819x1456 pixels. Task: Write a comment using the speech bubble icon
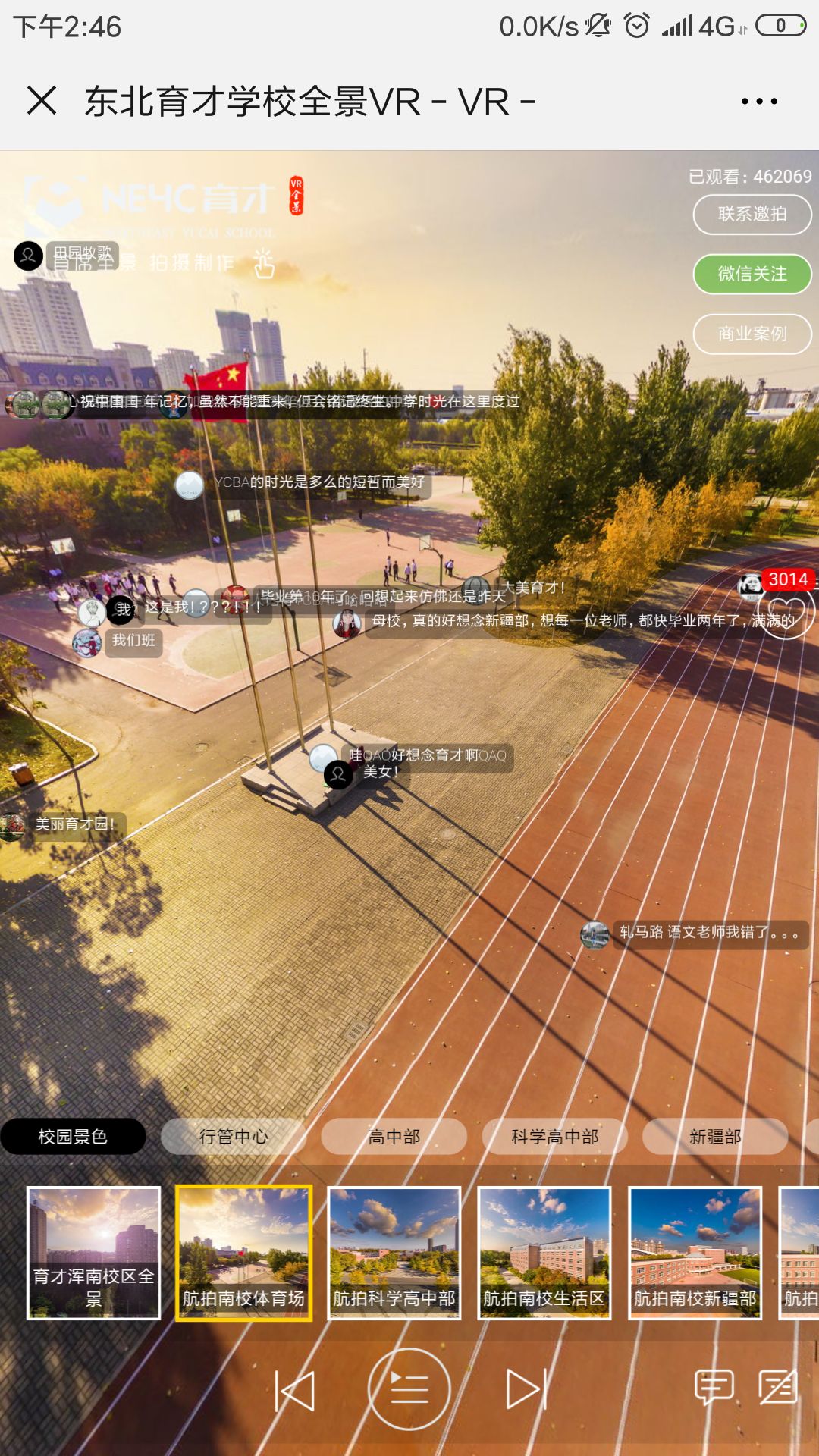coord(714,1387)
